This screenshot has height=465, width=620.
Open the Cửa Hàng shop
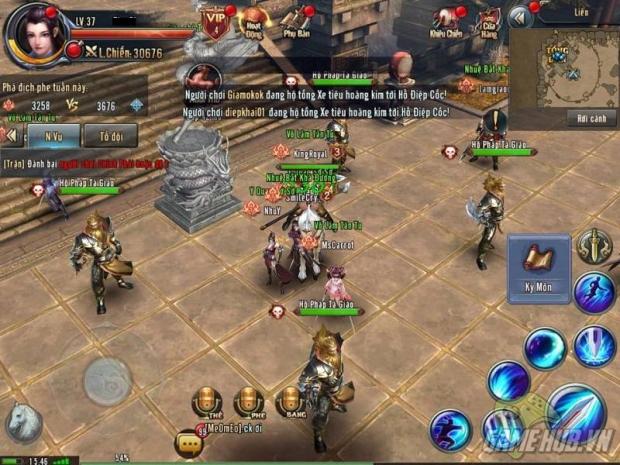click(488, 22)
